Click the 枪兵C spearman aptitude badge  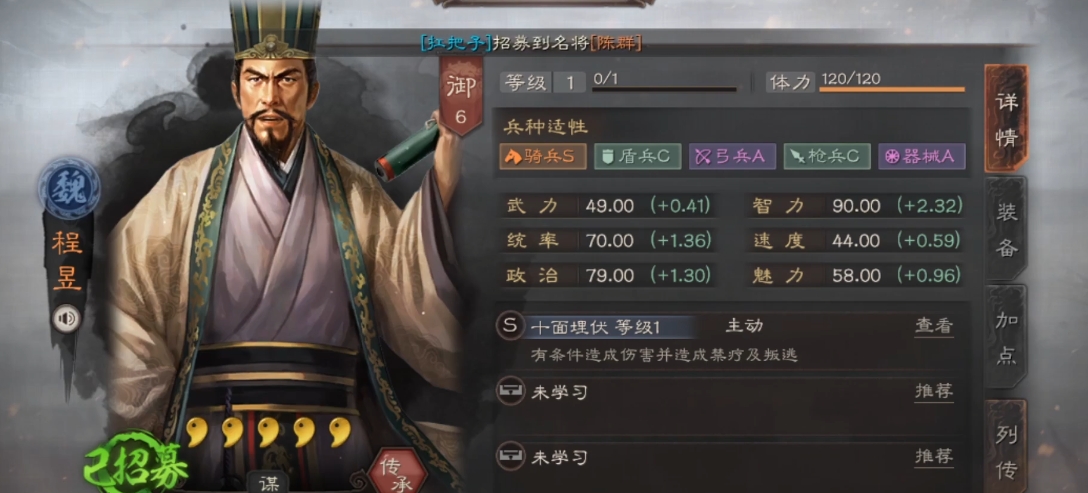pyautogui.click(x=826, y=156)
